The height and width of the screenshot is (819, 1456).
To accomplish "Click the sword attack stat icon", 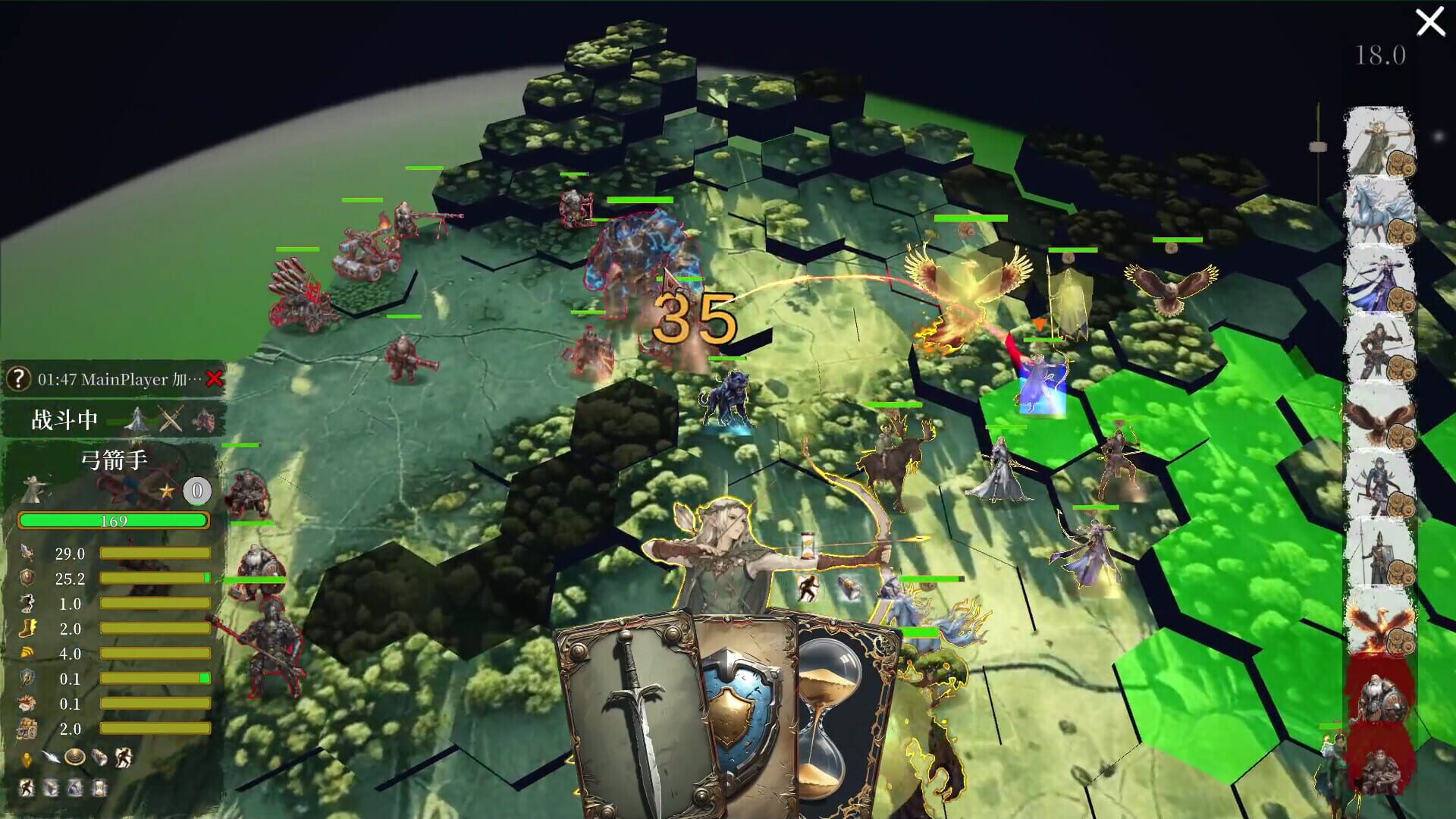I will click(x=27, y=553).
